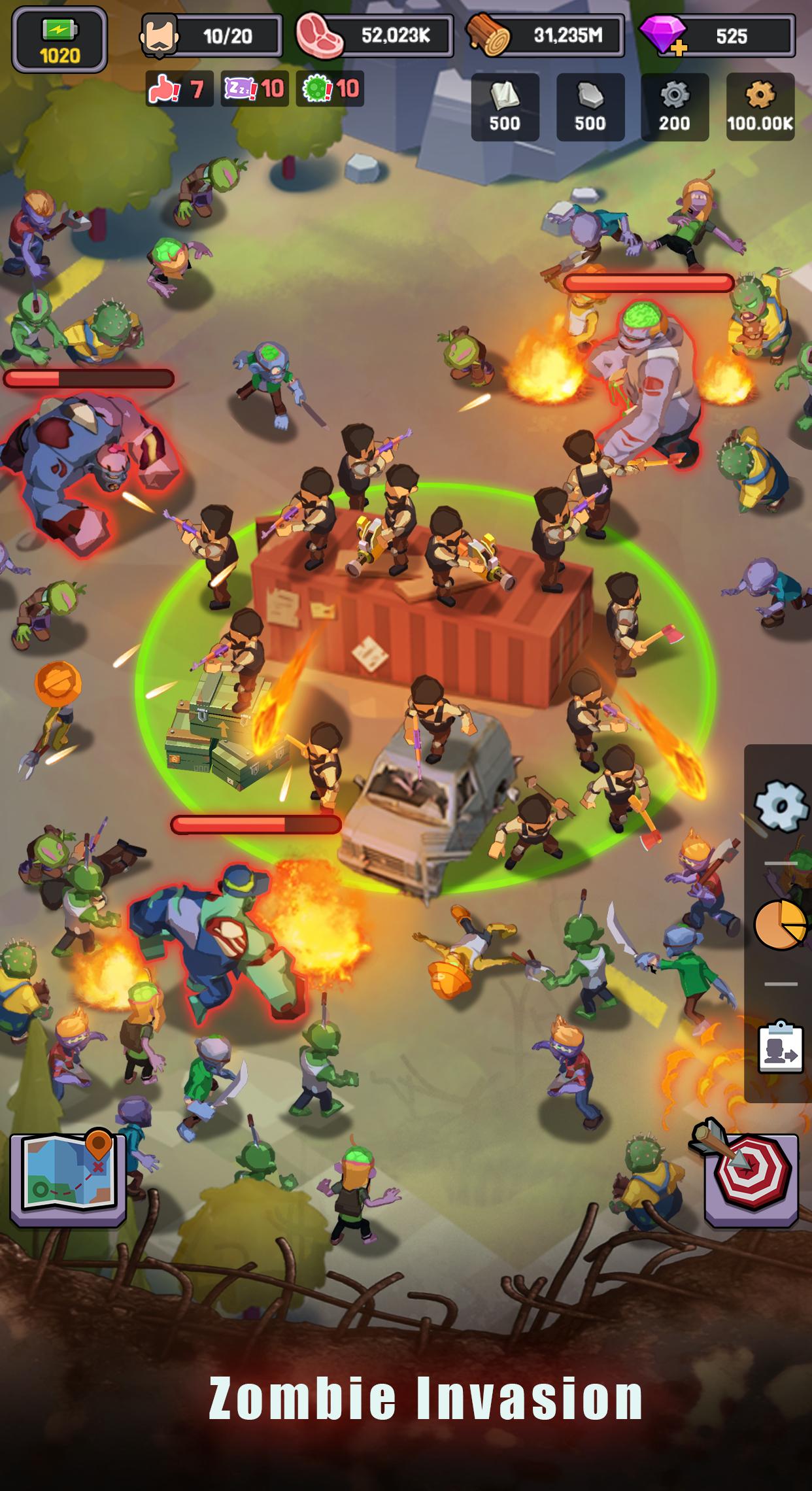The height and width of the screenshot is (1491, 812).
Task: Open the thumbs-up mood alert
Action: click(179, 88)
